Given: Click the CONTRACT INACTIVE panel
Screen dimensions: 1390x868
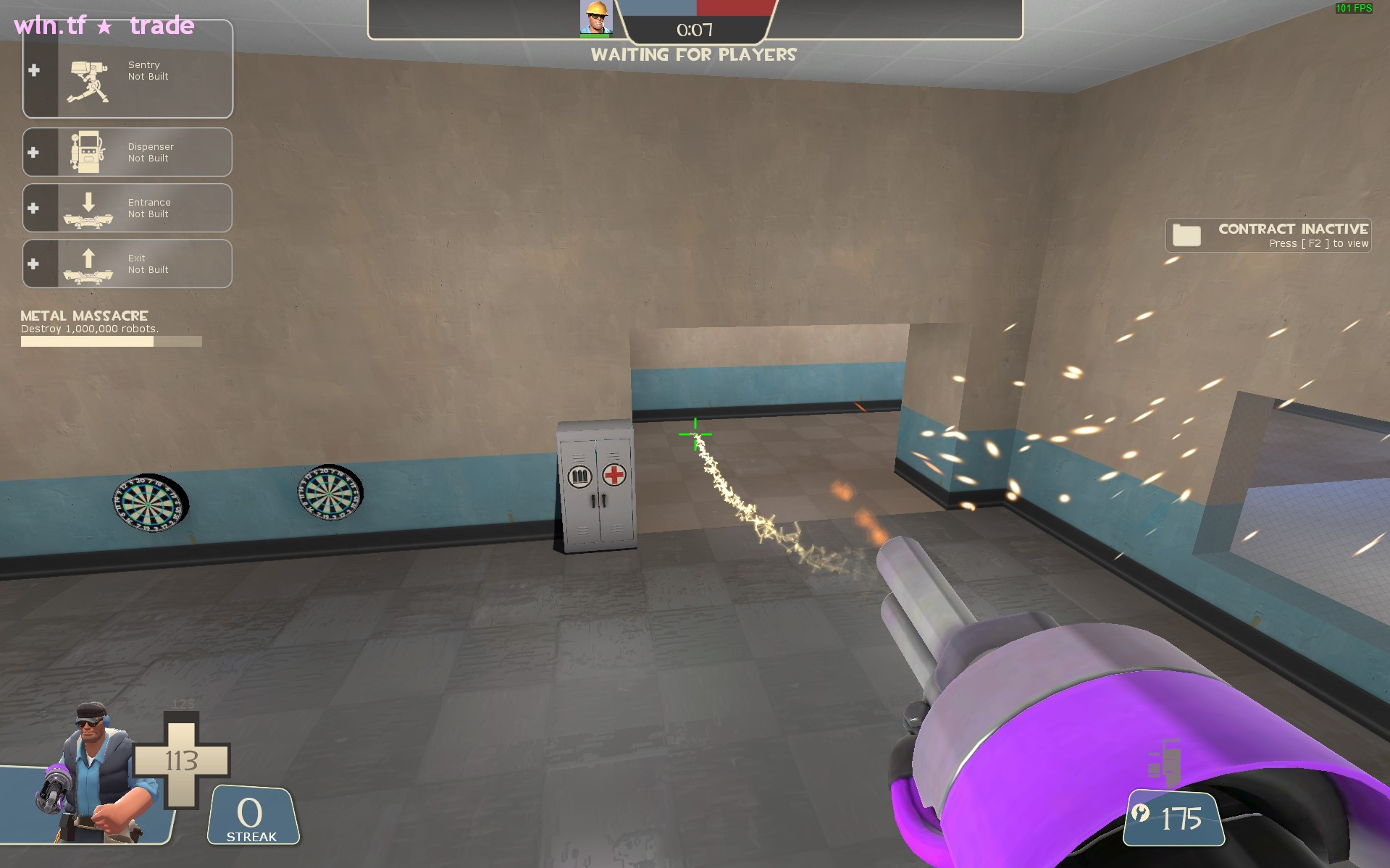Looking at the screenshot, I should [x=1268, y=235].
